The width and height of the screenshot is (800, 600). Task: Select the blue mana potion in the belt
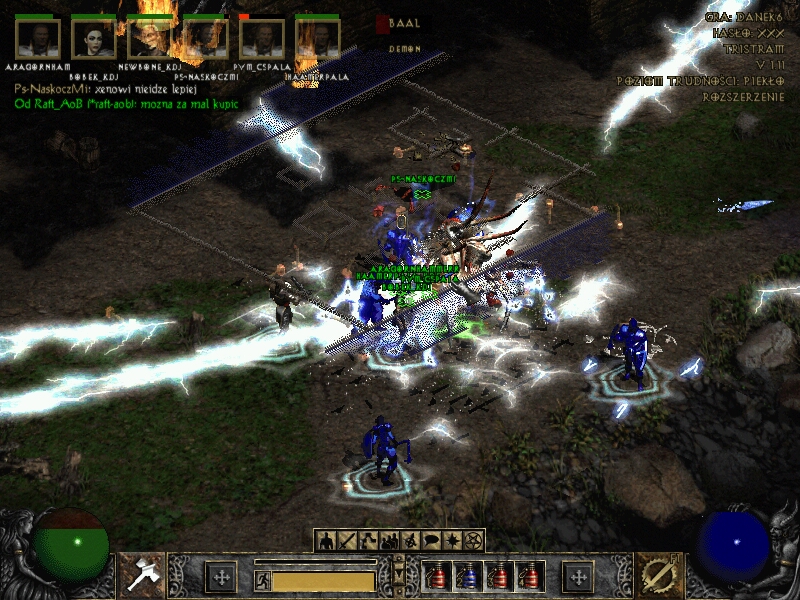[466, 576]
